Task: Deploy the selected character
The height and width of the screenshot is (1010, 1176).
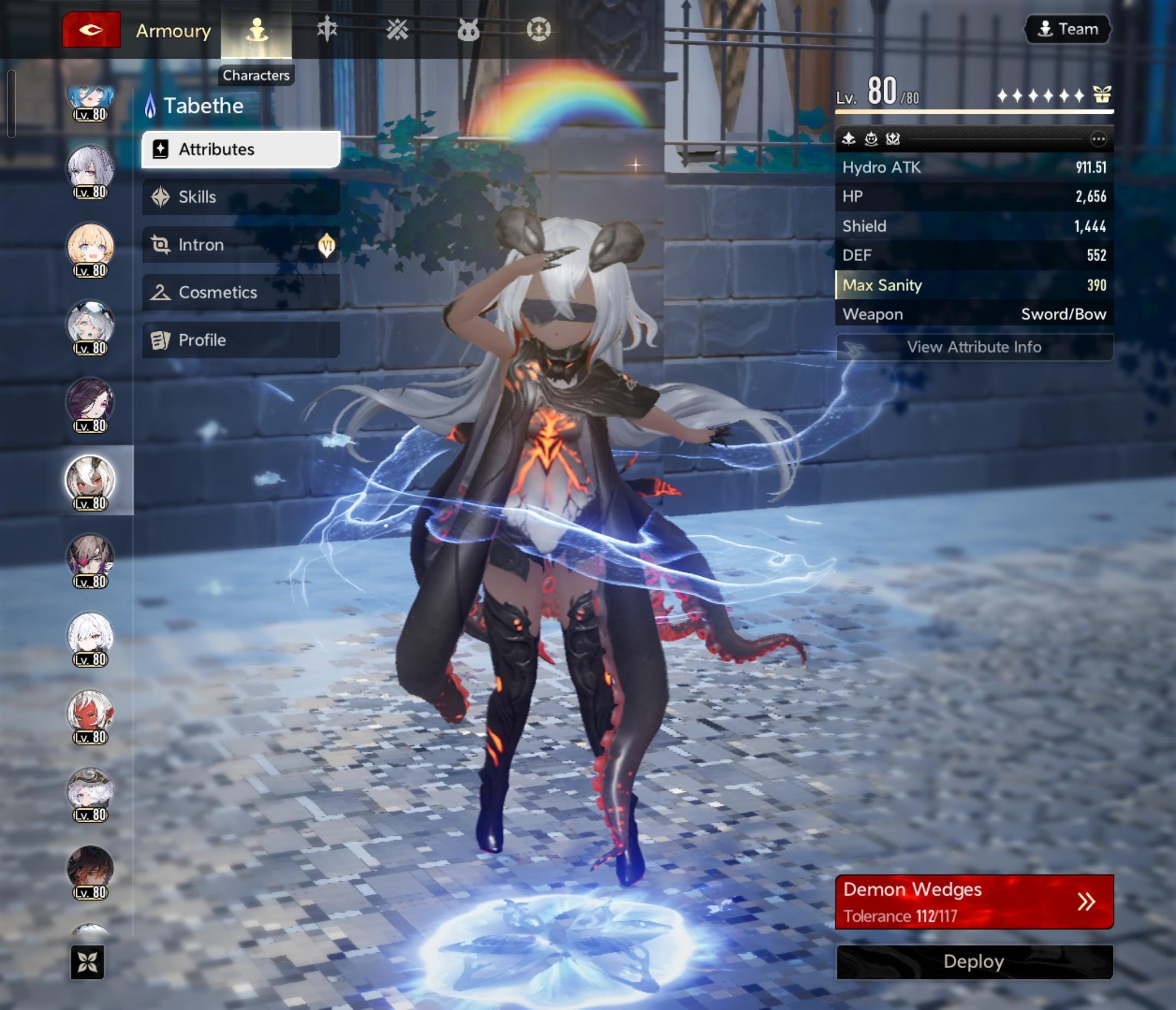Action: click(974, 962)
